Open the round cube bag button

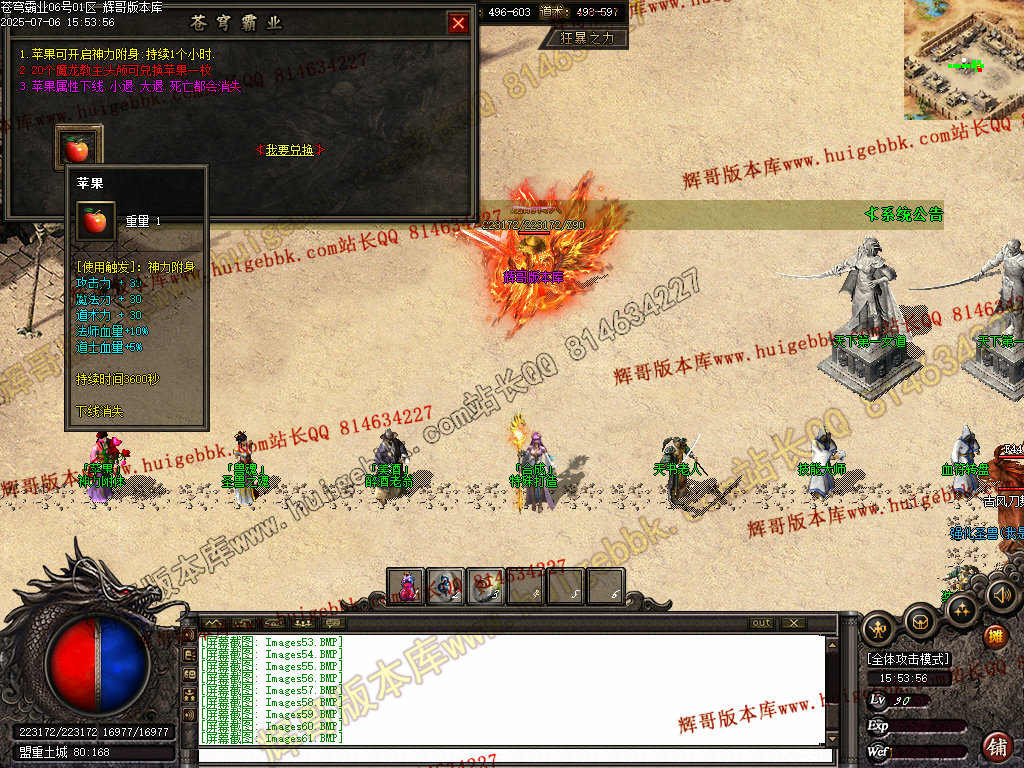click(x=920, y=622)
